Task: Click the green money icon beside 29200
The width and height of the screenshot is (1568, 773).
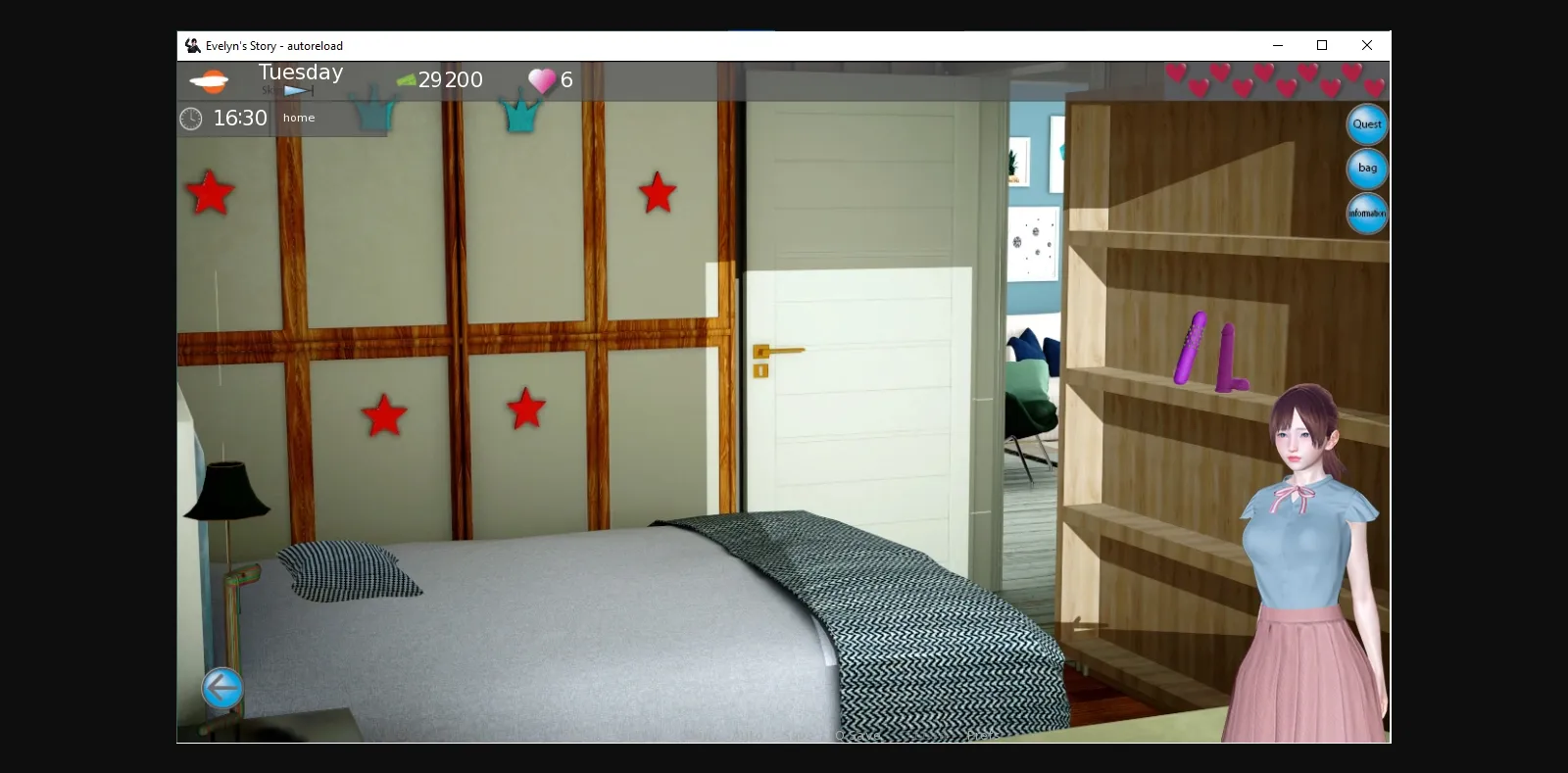Action: point(405,79)
